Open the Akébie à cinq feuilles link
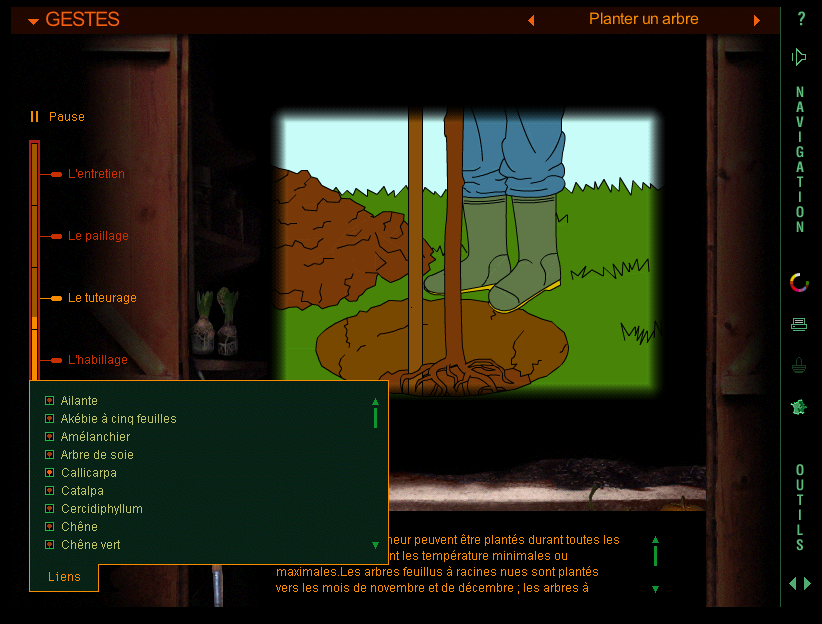Viewport: 822px width, 624px height. coord(117,419)
